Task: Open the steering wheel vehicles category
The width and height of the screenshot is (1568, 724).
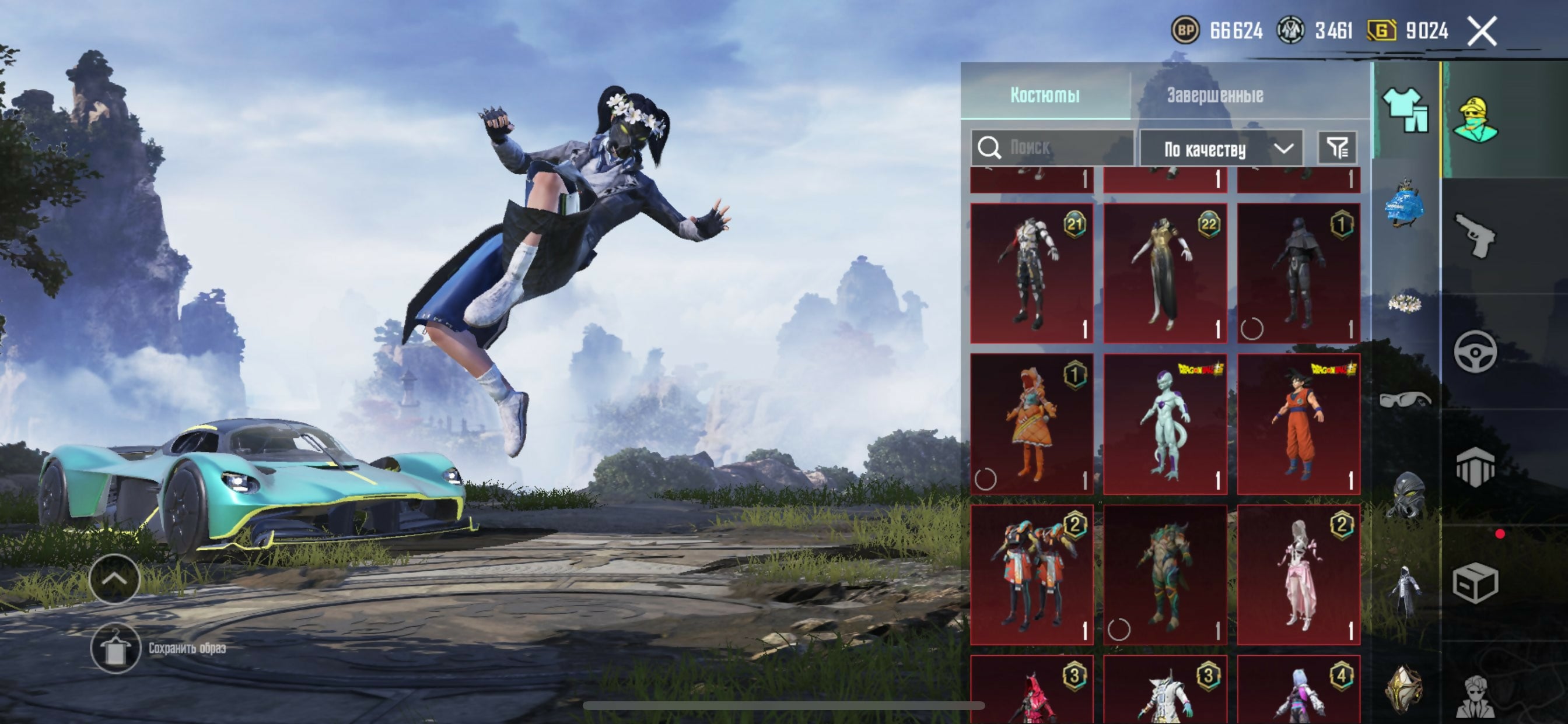Action: point(1475,352)
